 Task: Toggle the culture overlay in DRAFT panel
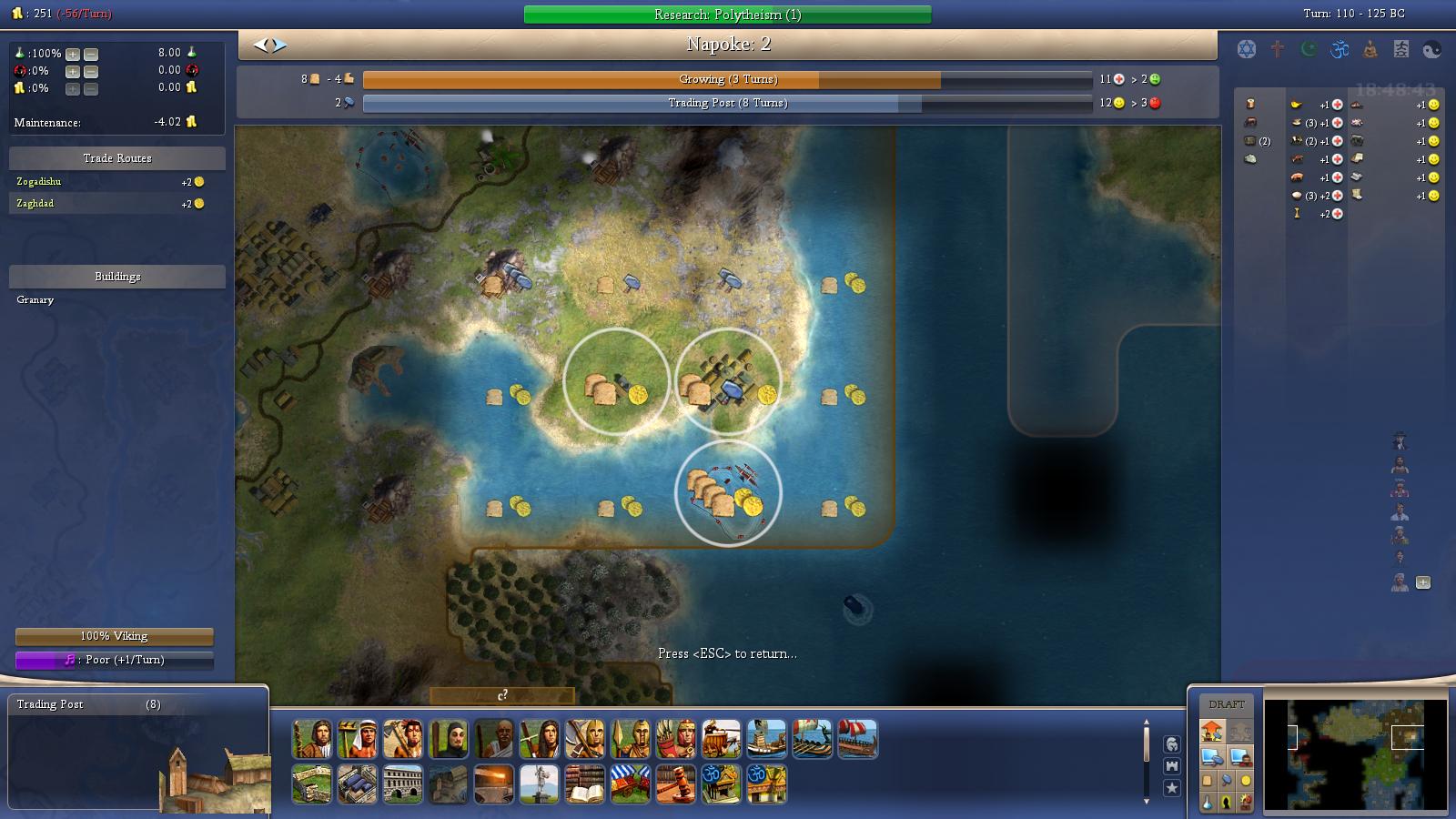(1227, 802)
